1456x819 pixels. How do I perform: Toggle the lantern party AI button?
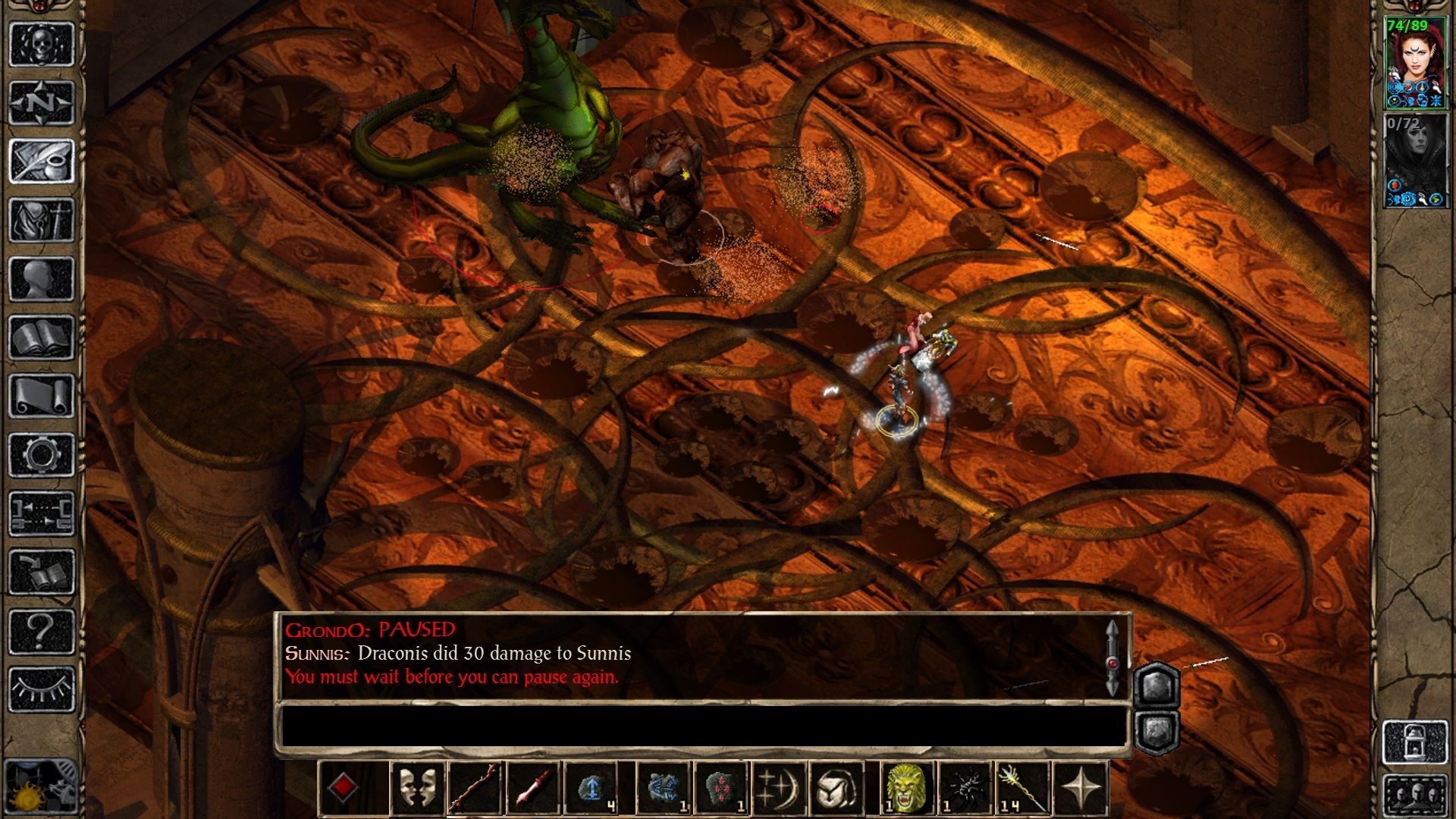point(1415,742)
